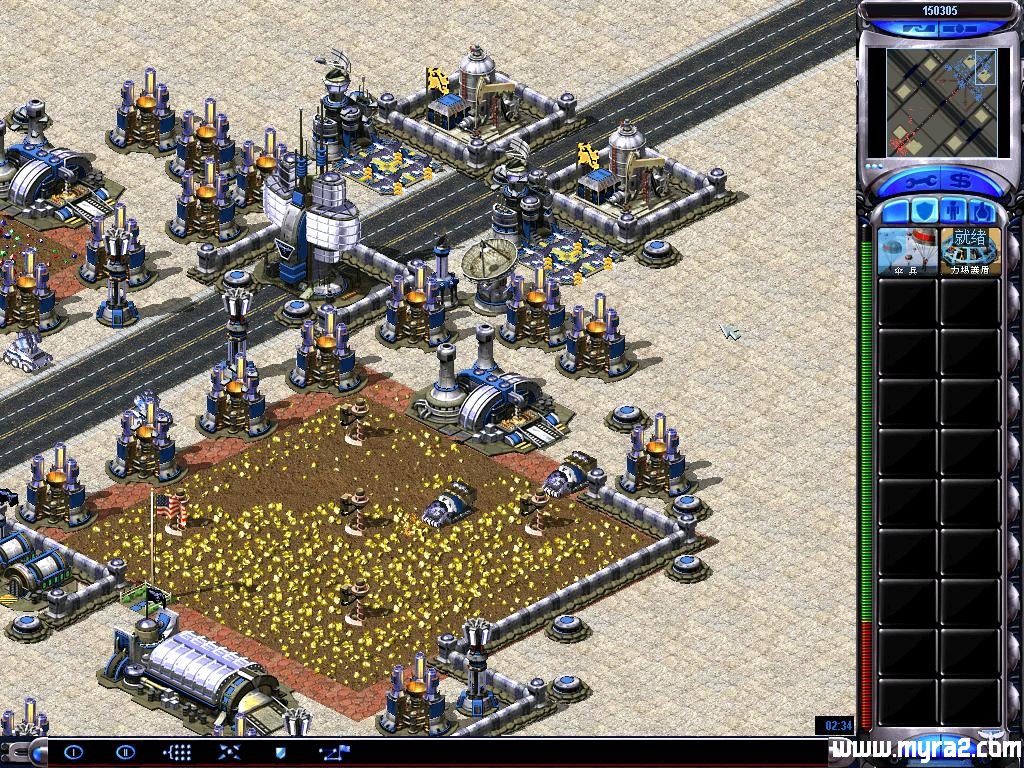Image resolution: width=1024 pixels, height=768 pixels.
Task: Select team I in the command bar
Action: pyautogui.click(x=74, y=752)
